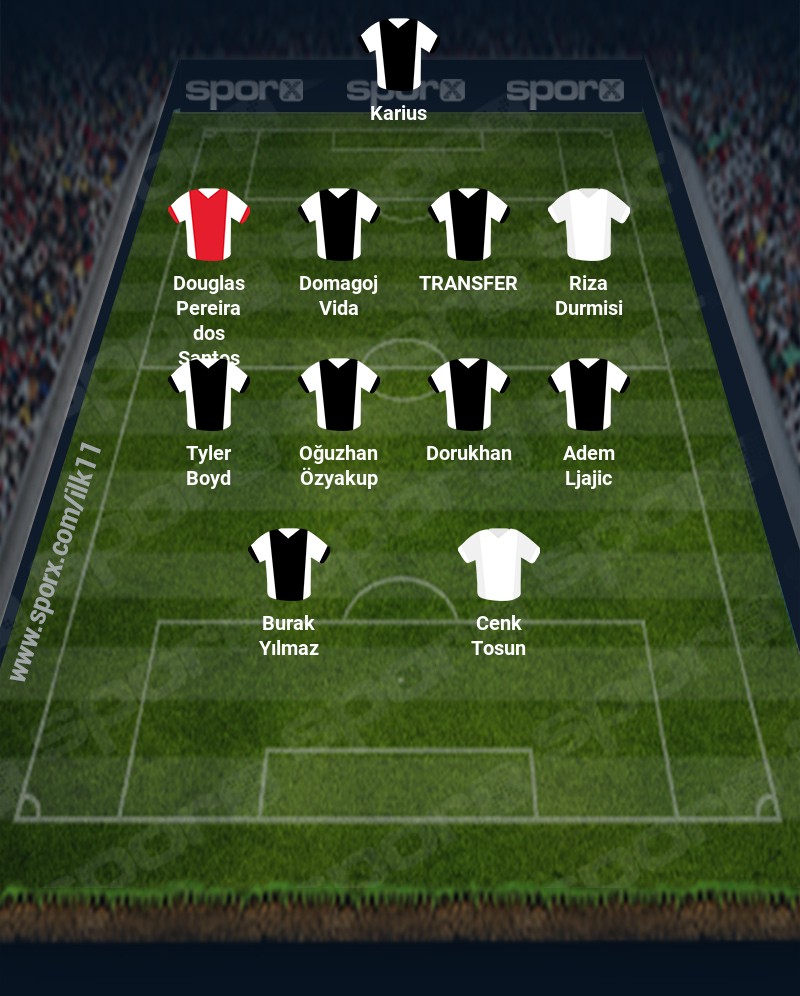Pick Dorukhan in midfield
The image size is (800, 996).
[468, 395]
